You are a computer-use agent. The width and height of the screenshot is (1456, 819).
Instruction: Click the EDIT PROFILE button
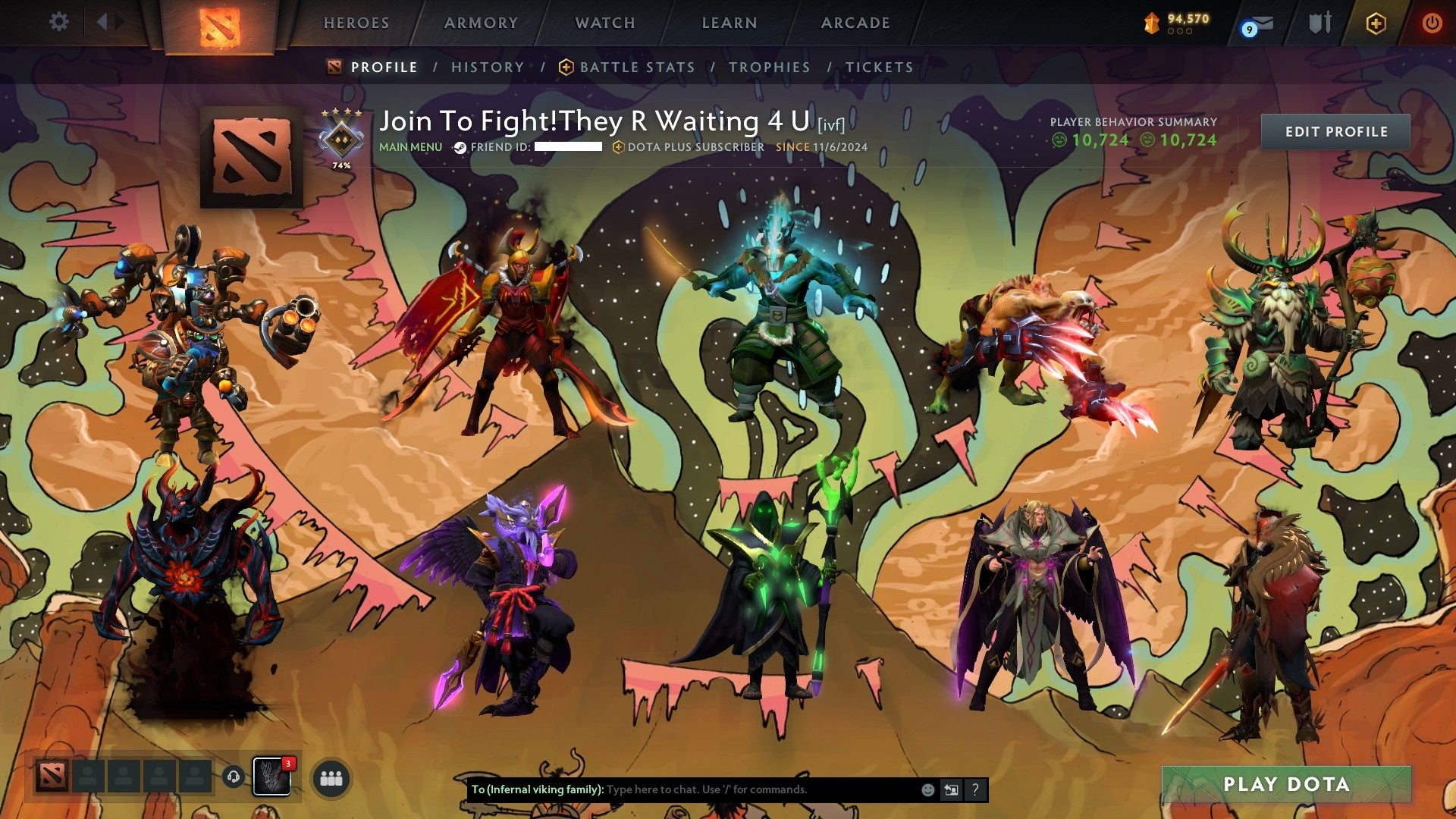pos(1335,131)
